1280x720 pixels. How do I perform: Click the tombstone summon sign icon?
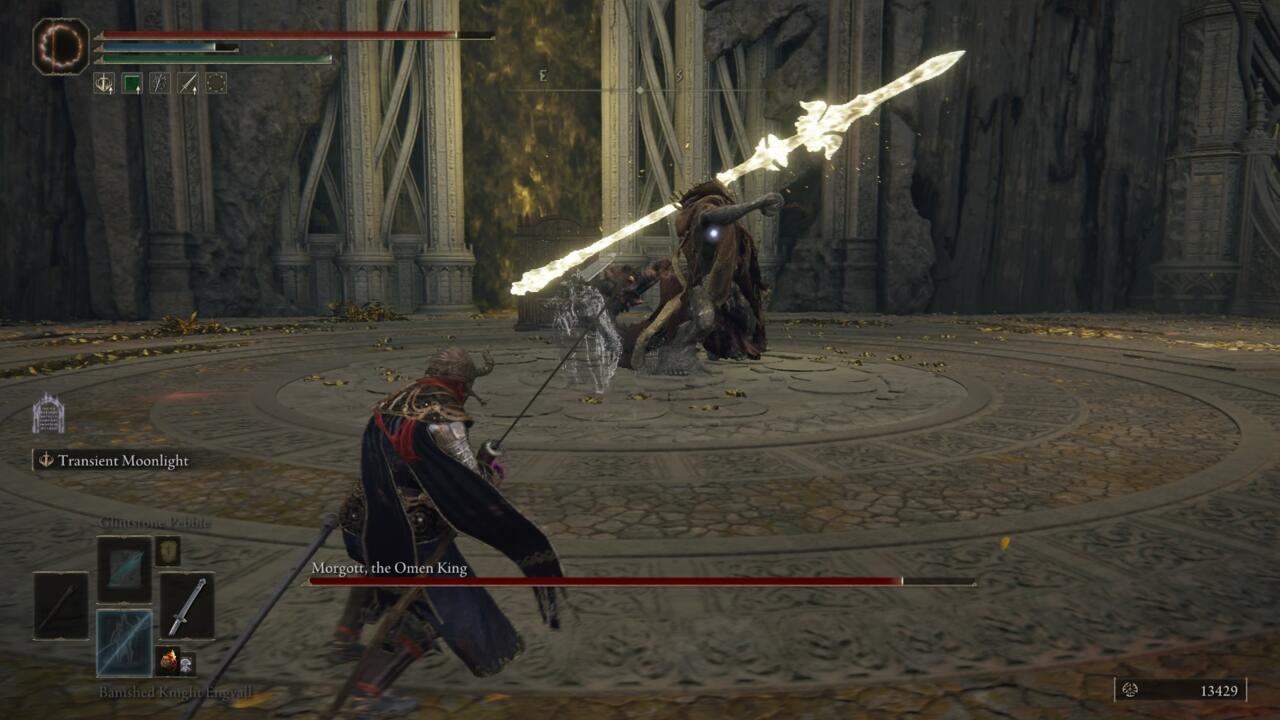point(48,415)
